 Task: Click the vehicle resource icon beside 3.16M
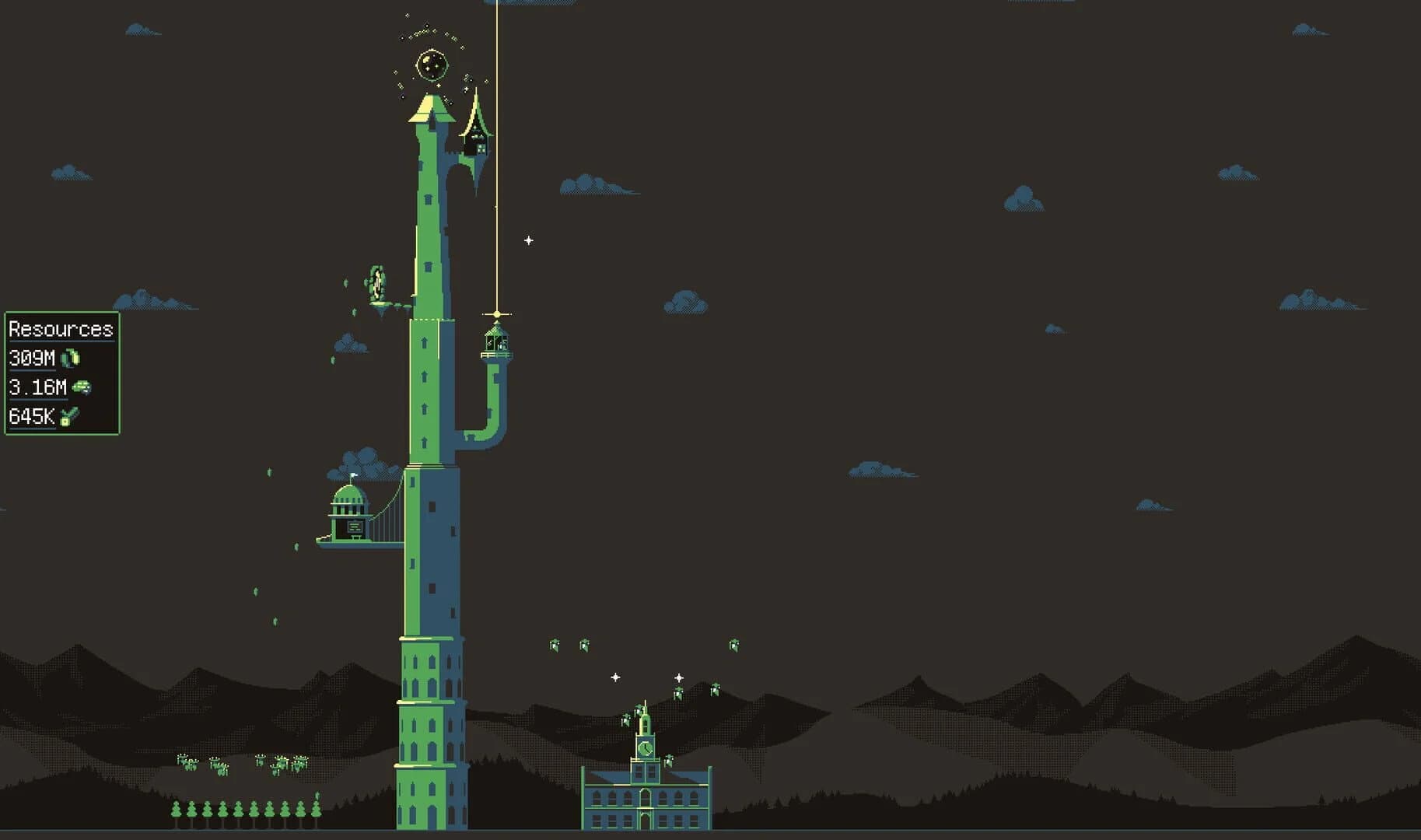point(80,387)
